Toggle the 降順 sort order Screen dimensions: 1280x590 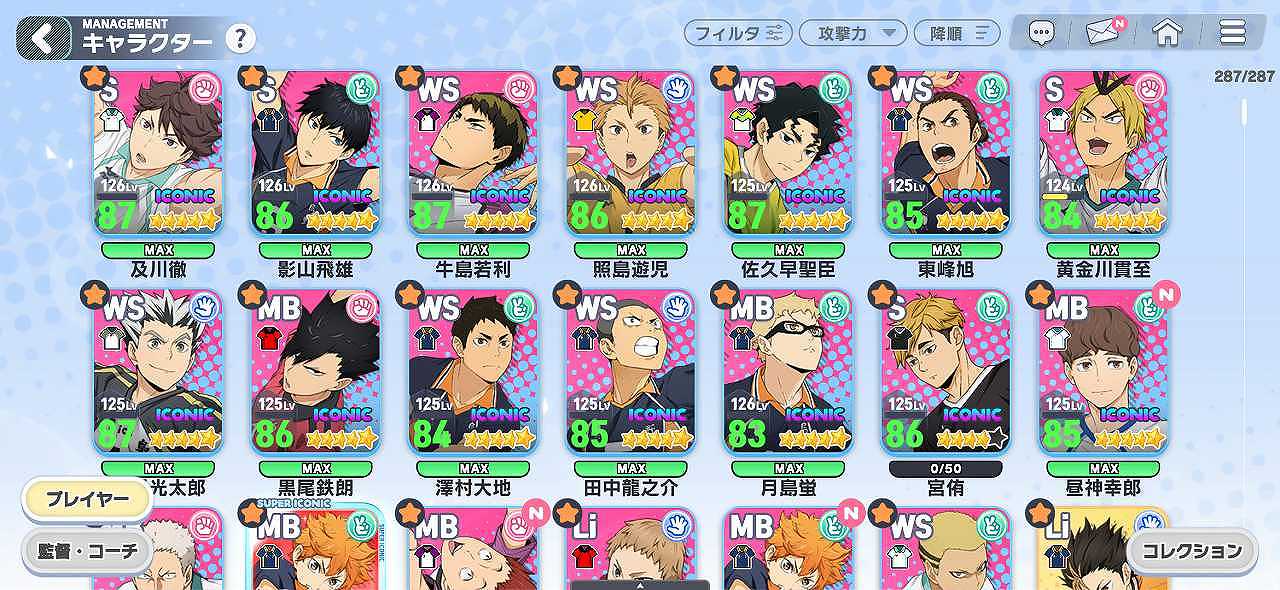(x=957, y=33)
